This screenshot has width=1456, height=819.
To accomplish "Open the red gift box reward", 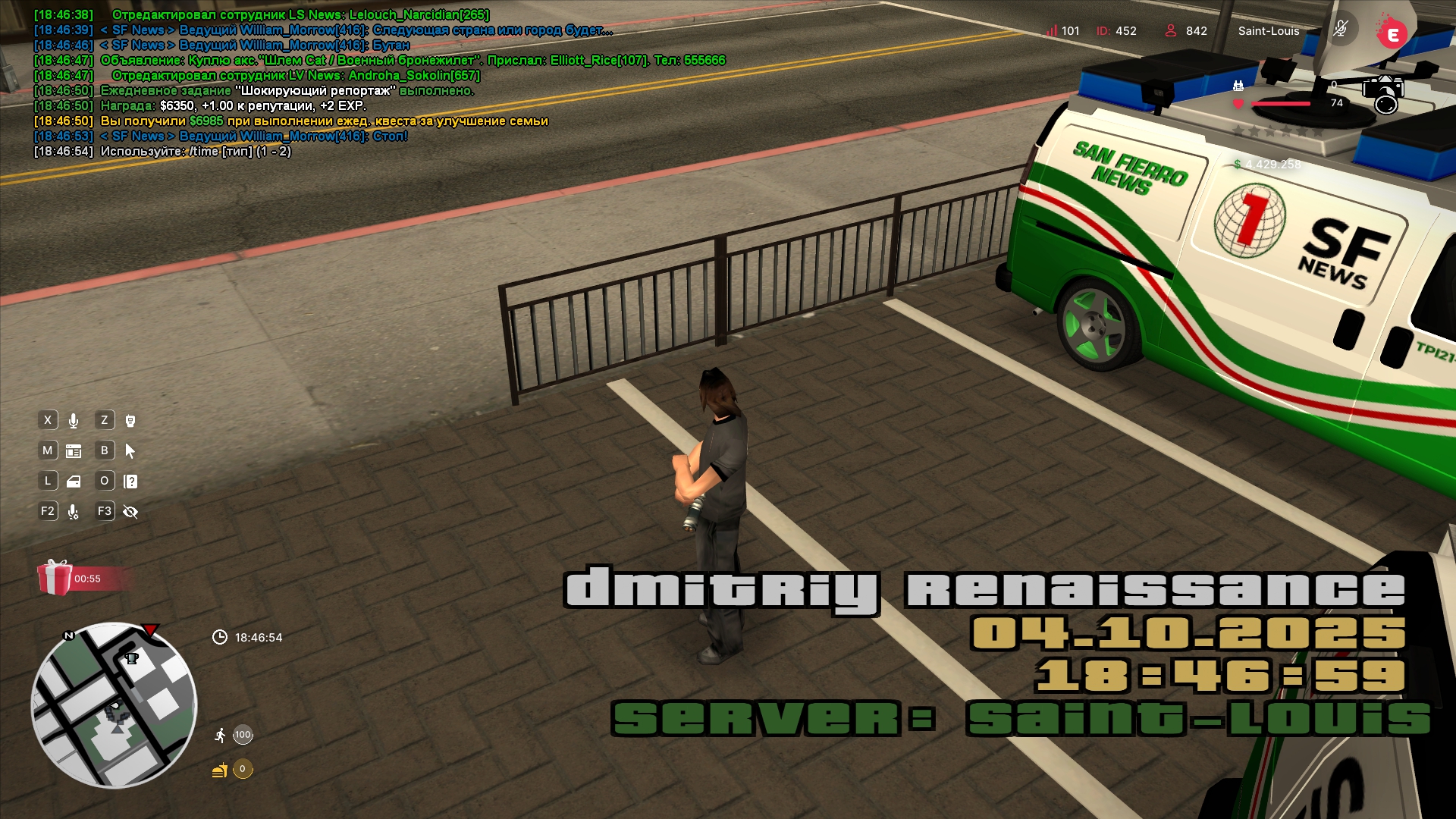I will 55,578.
